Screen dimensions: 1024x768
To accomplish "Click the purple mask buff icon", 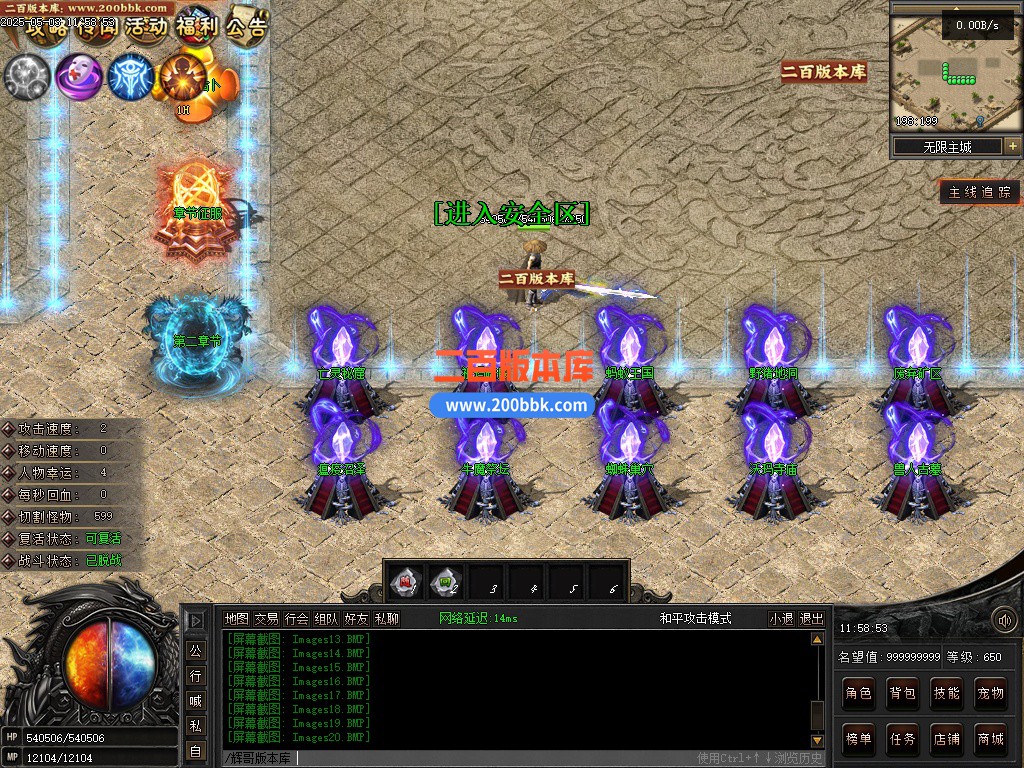I will click(x=76, y=76).
